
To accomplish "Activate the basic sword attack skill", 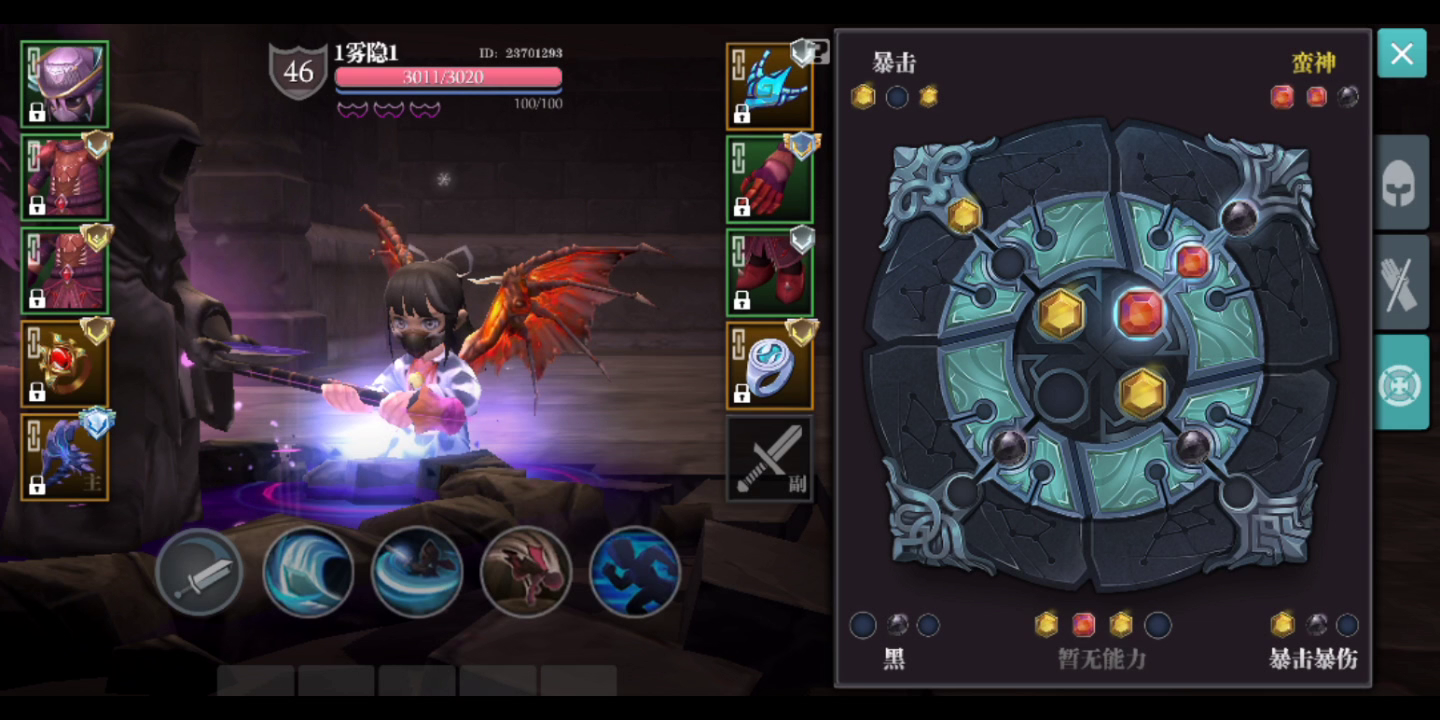I will pos(199,573).
